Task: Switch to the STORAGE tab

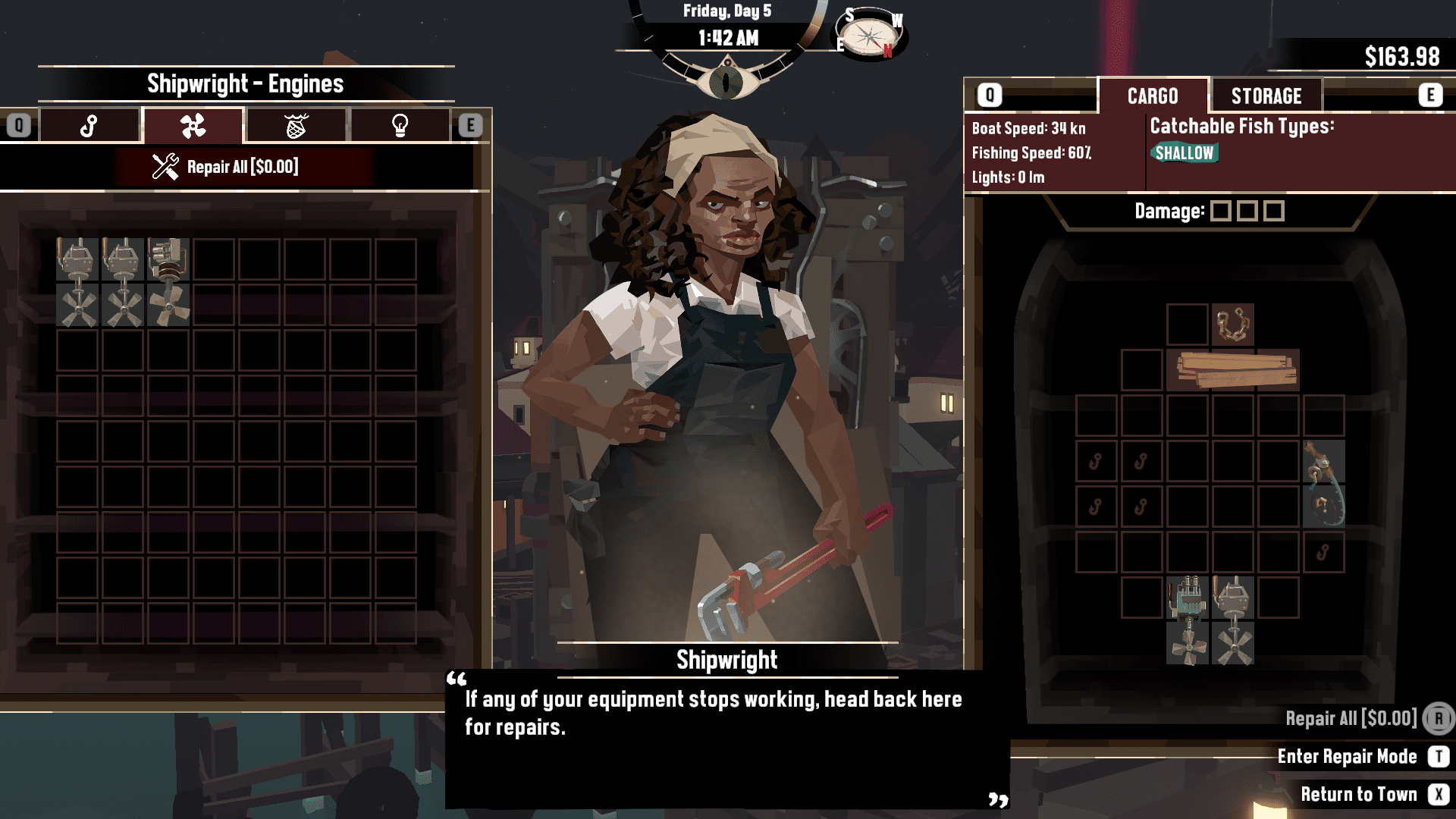Action: pyautogui.click(x=1267, y=96)
